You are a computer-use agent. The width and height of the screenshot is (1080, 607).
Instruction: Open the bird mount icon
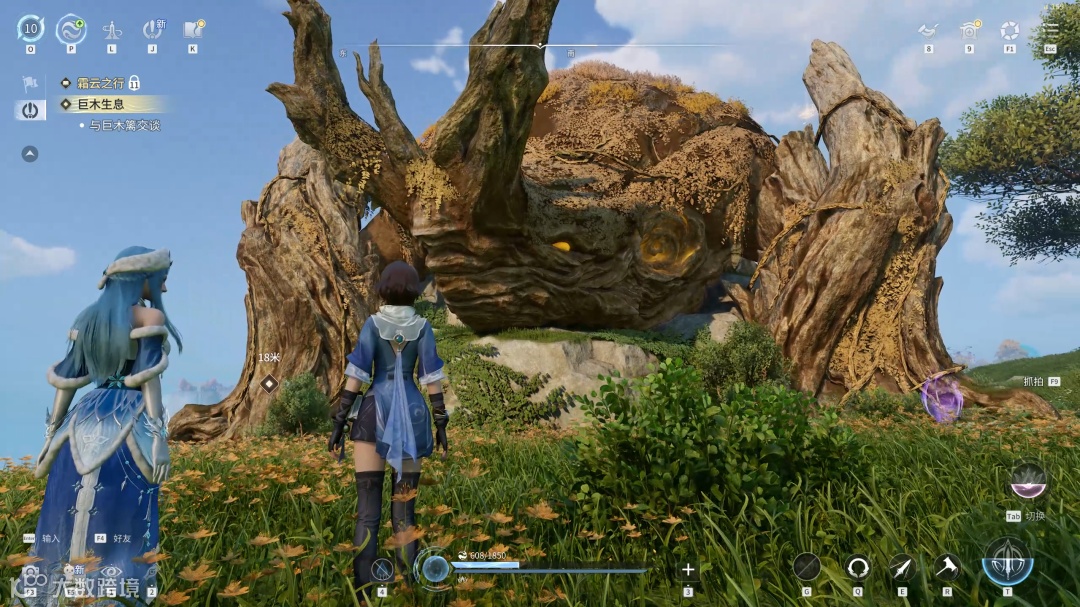tap(928, 30)
